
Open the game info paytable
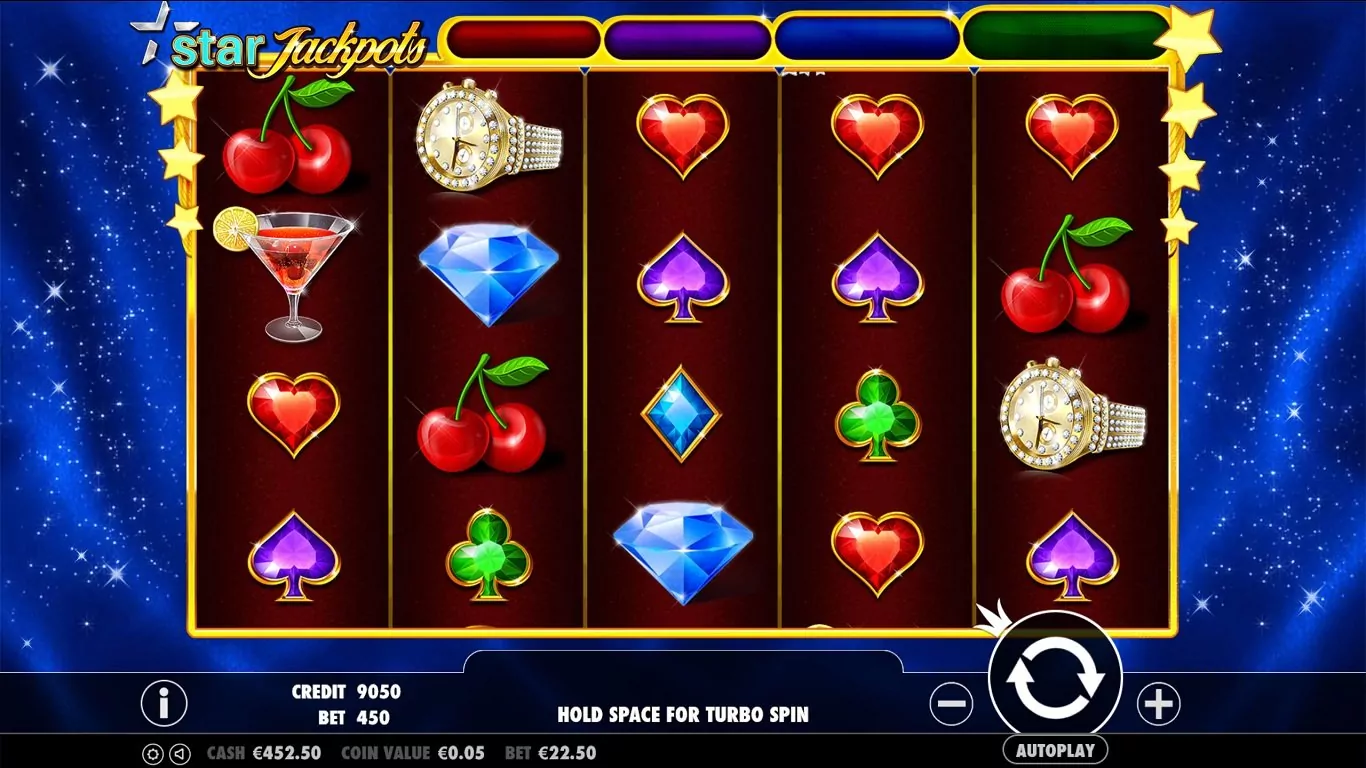164,703
